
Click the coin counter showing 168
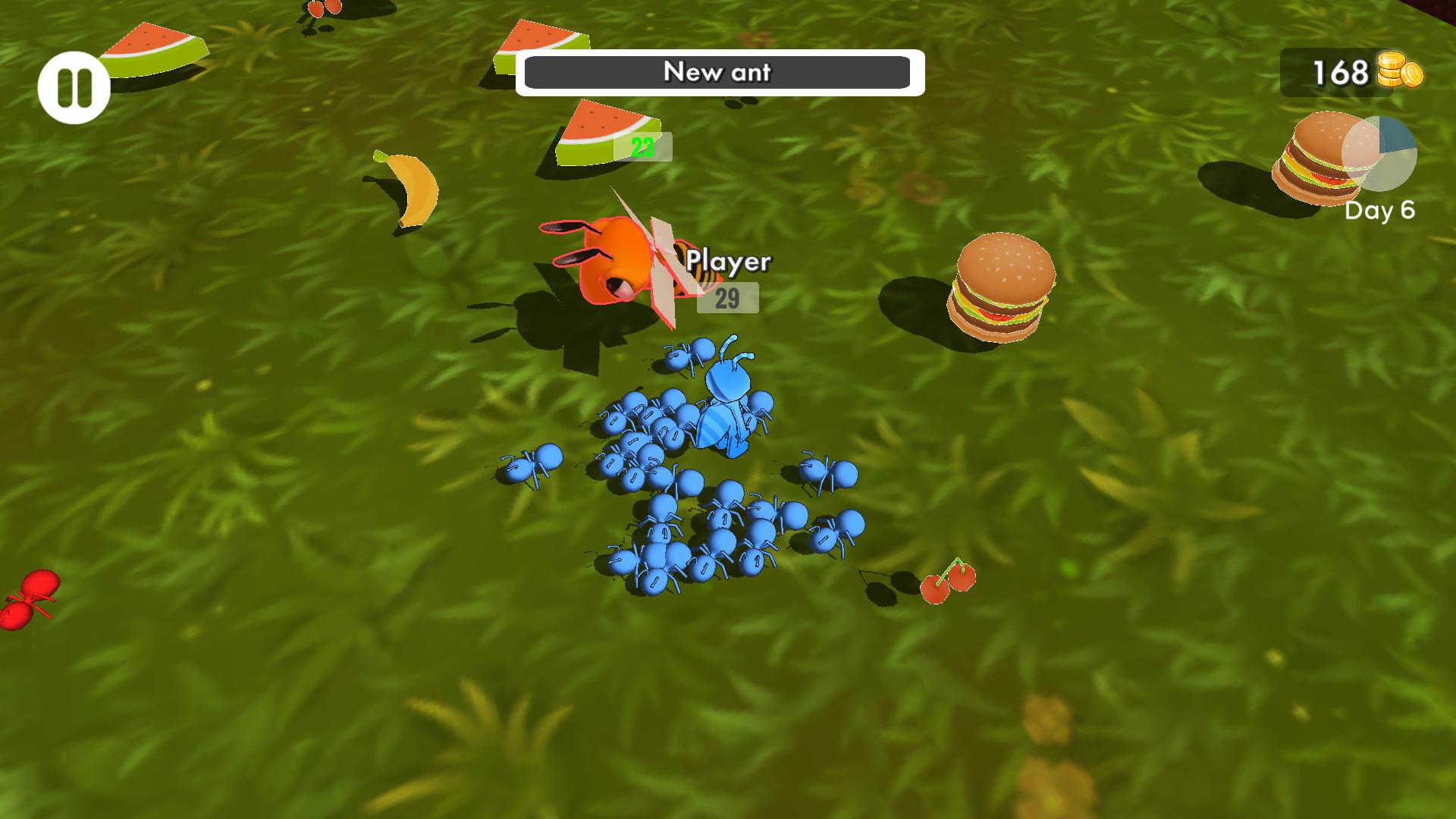click(x=1338, y=73)
